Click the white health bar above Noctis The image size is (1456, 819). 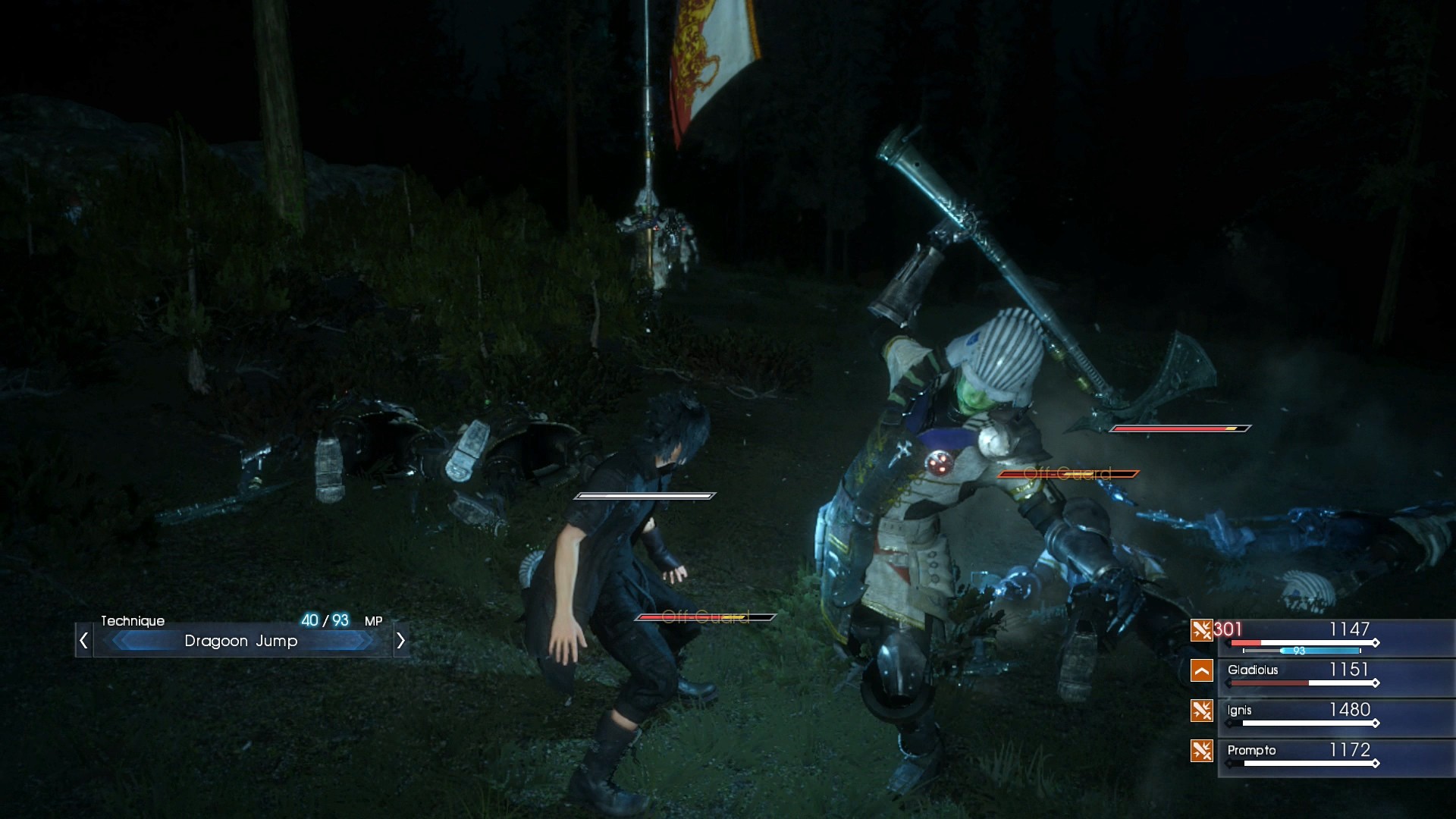pos(644,497)
